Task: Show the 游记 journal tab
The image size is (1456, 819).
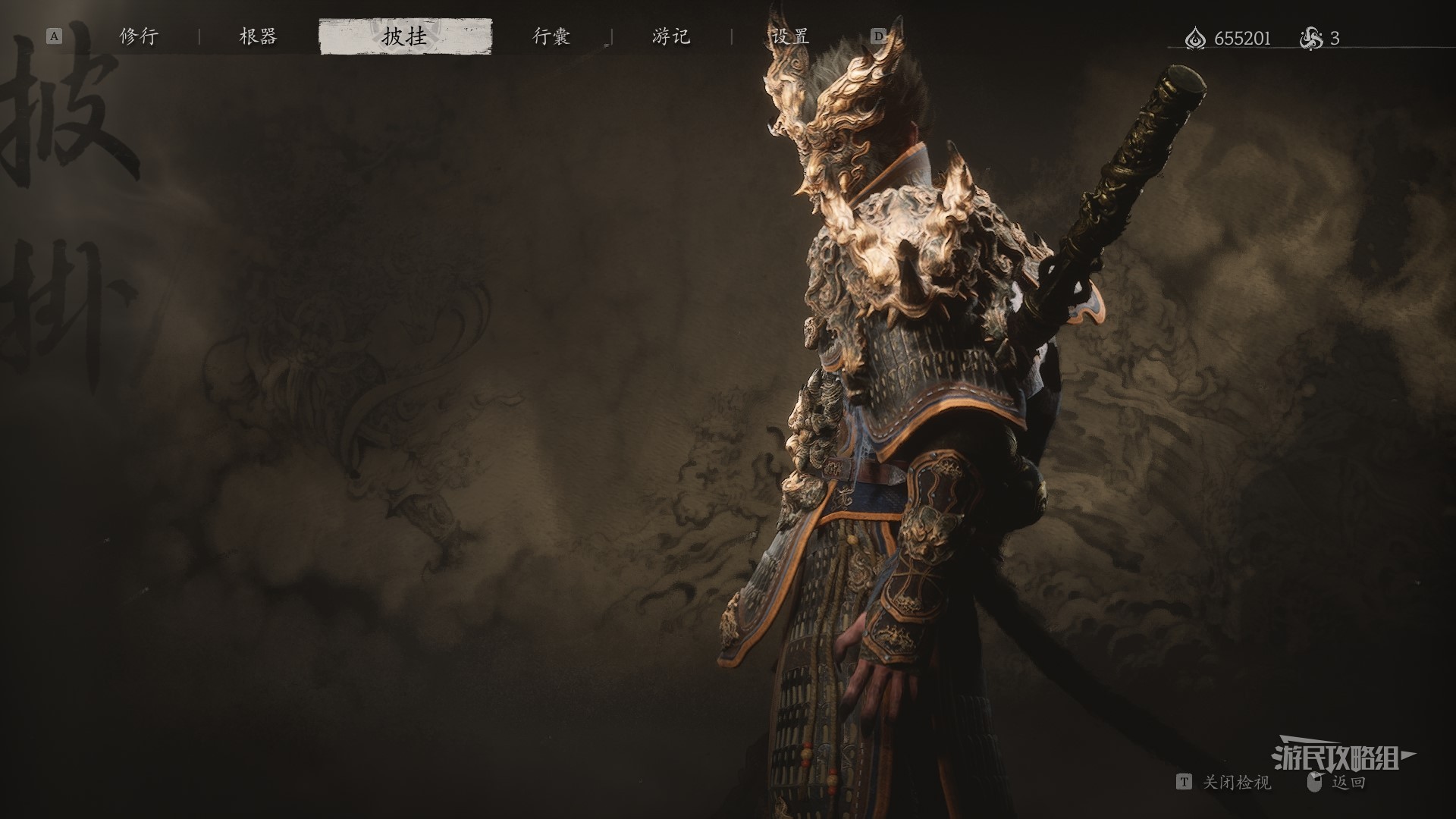Action: (671, 36)
